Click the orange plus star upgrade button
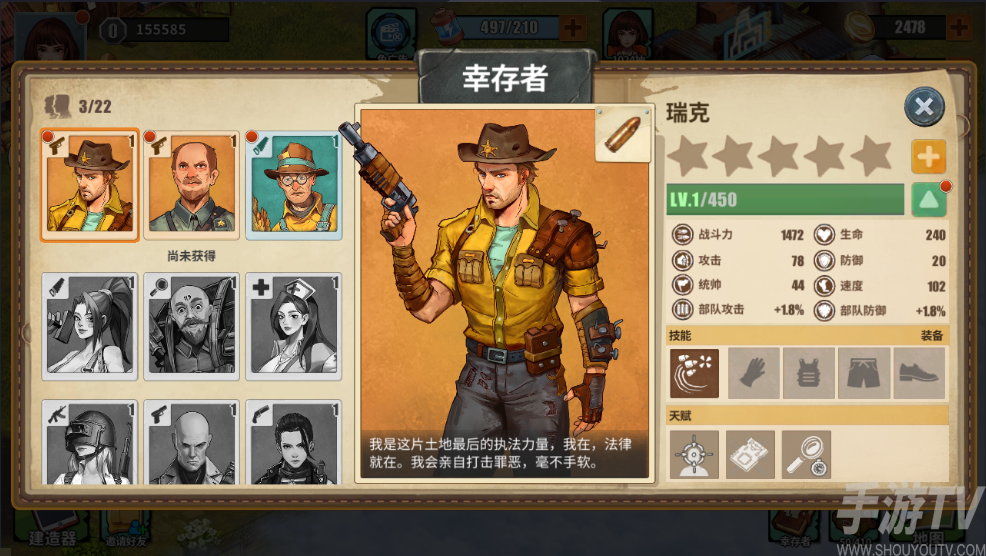Screen dimensions: 986x556 tap(928, 157)
